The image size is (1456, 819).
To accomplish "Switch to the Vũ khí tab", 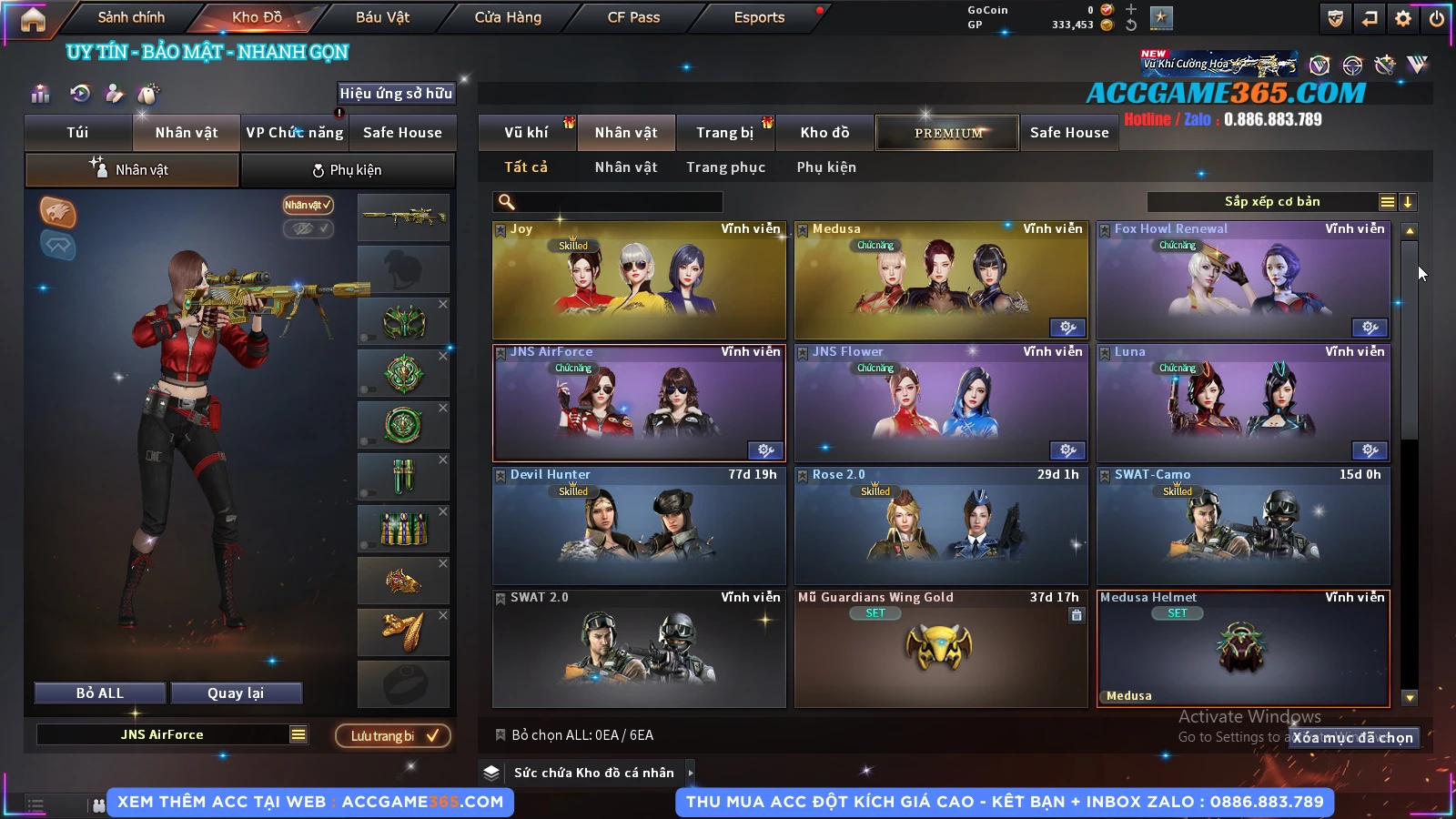I will tap(526, 133).
